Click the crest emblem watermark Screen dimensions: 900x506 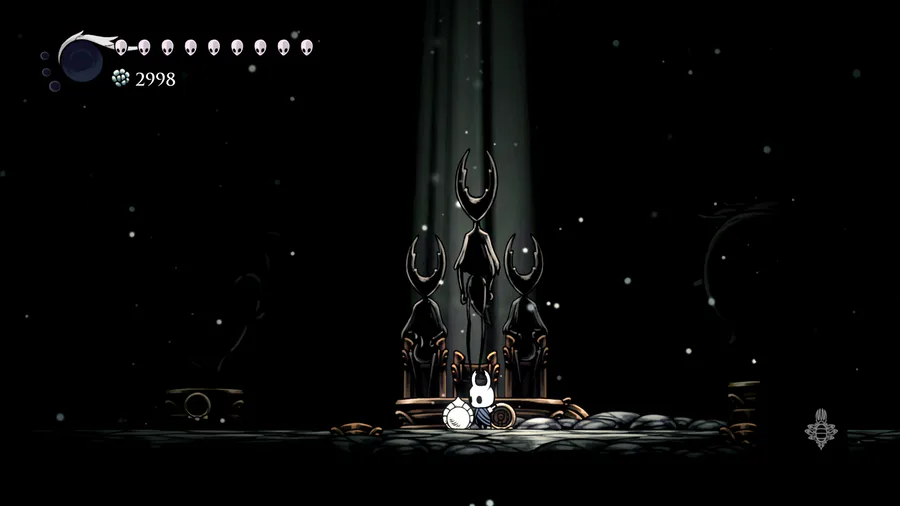tap(820, 429)
